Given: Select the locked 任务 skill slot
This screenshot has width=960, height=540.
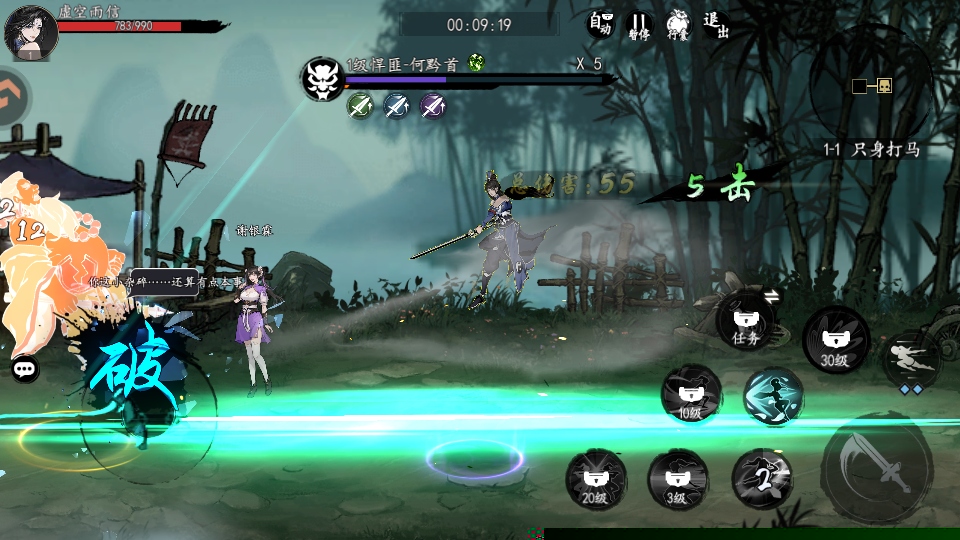Looking at the screenshot, I should pos(746,321).
